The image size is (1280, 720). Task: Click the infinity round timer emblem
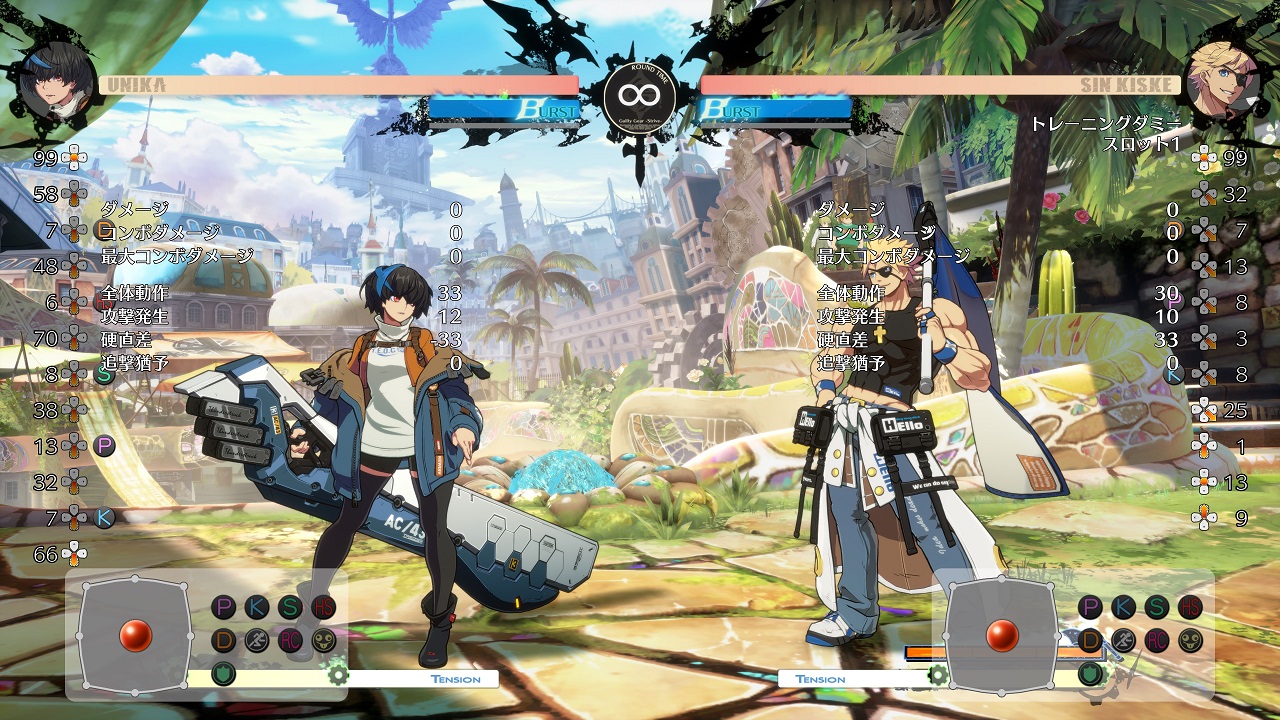click(640, 96)
